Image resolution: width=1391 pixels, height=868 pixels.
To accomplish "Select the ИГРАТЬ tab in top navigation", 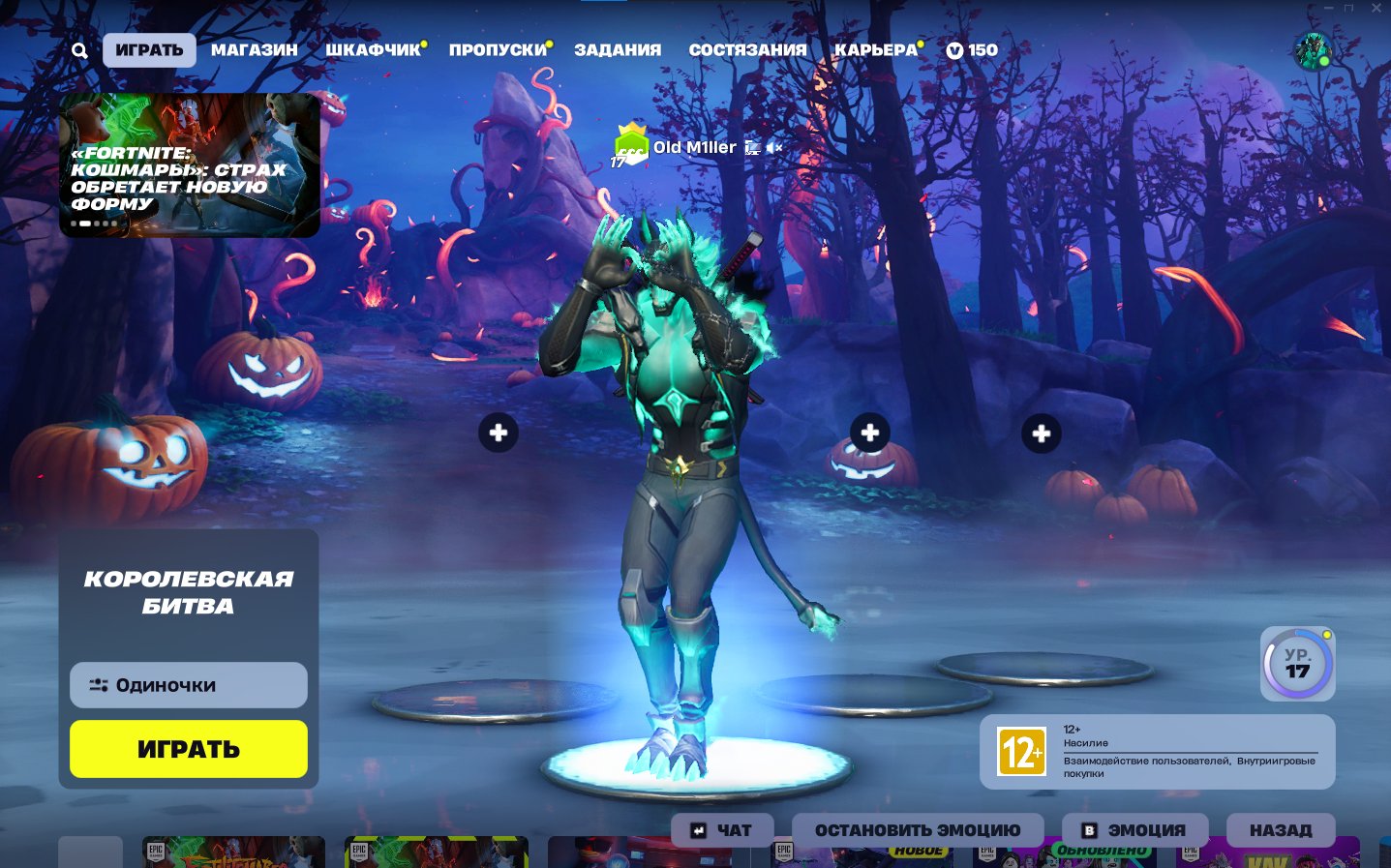I will tap(149, 50).
